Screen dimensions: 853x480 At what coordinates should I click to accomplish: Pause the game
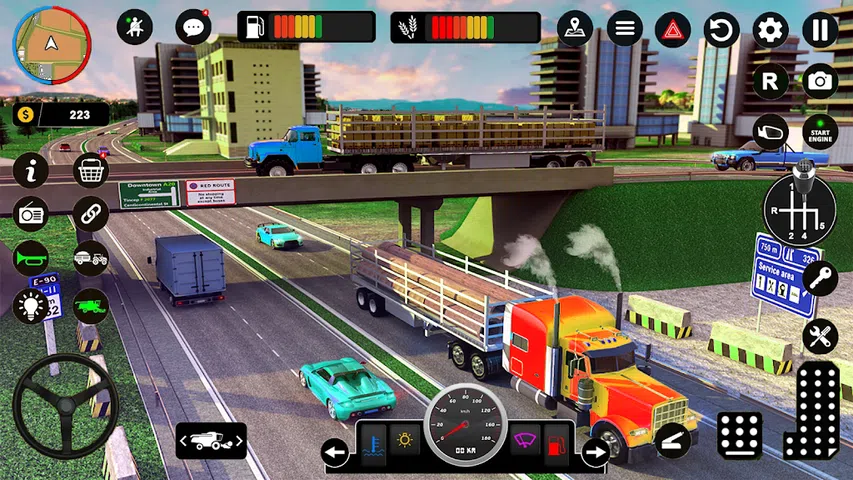[820, 29]
